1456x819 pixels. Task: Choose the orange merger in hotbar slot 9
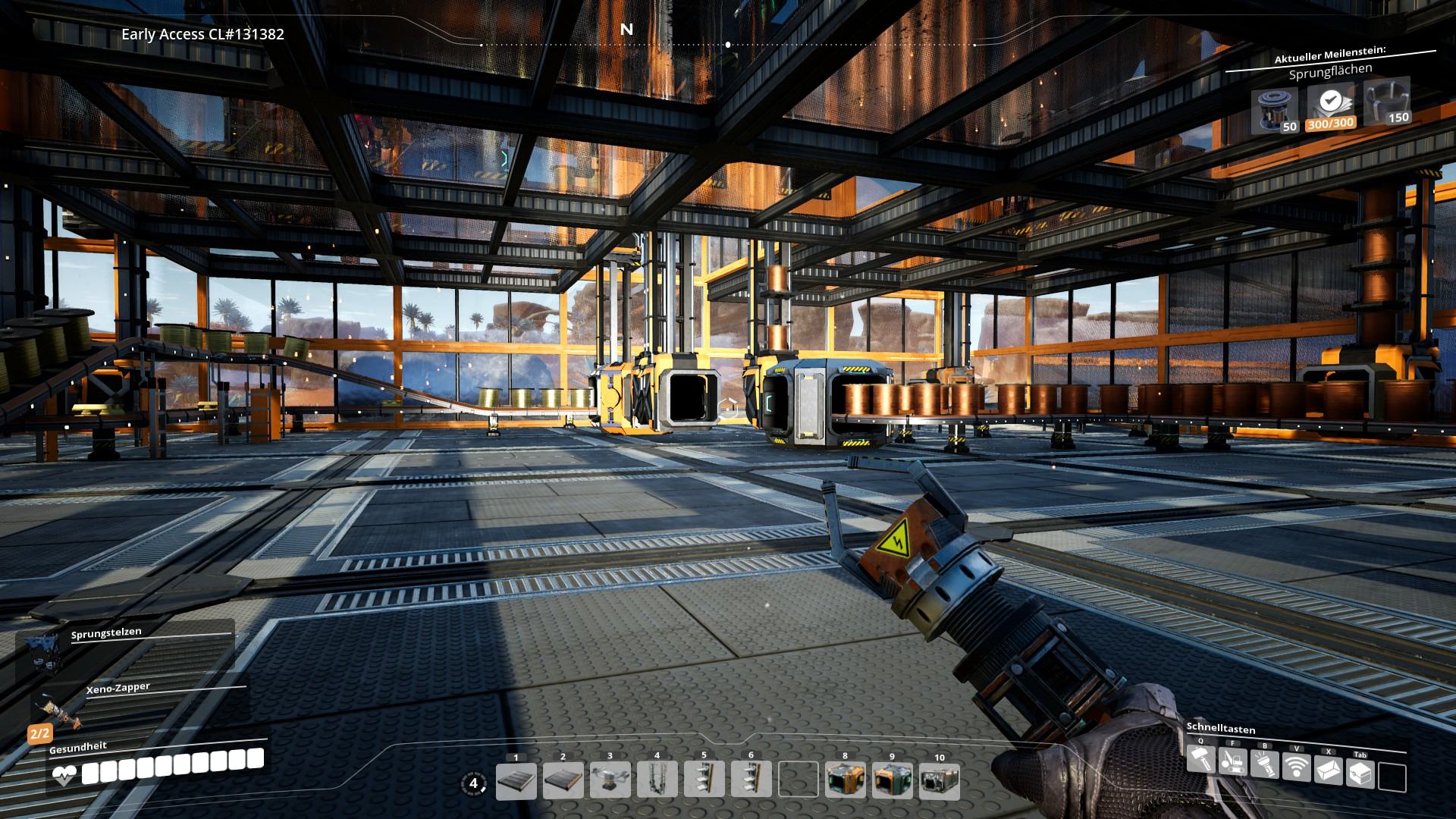pos(892,781)
